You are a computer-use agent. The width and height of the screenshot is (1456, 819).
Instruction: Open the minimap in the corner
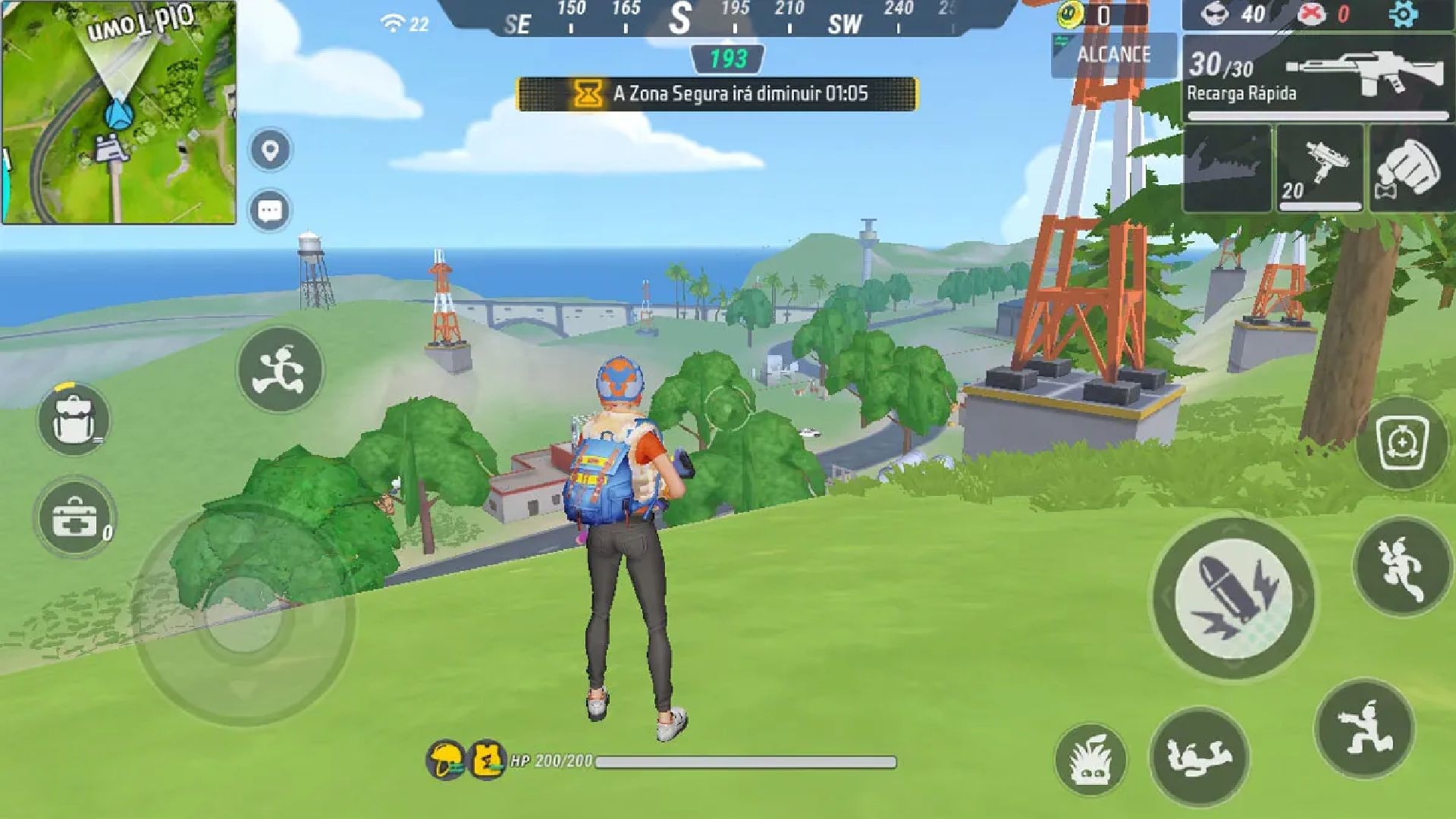pyautogui.click(x=119, y=112)
